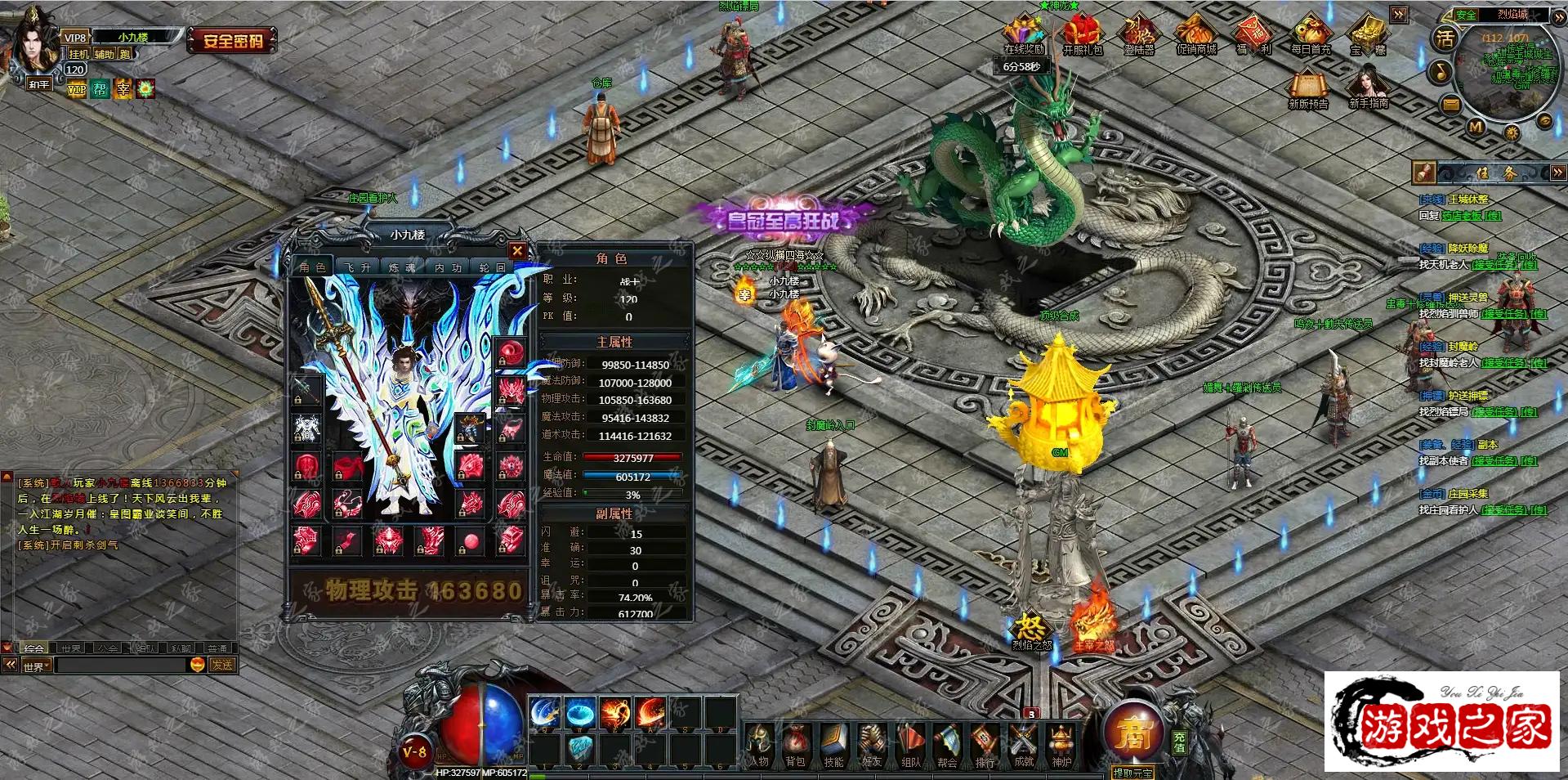The width and height of the screenshot is (1568, 780).
Task: Select the 内功 tab
Action: (x=448, y=267)
